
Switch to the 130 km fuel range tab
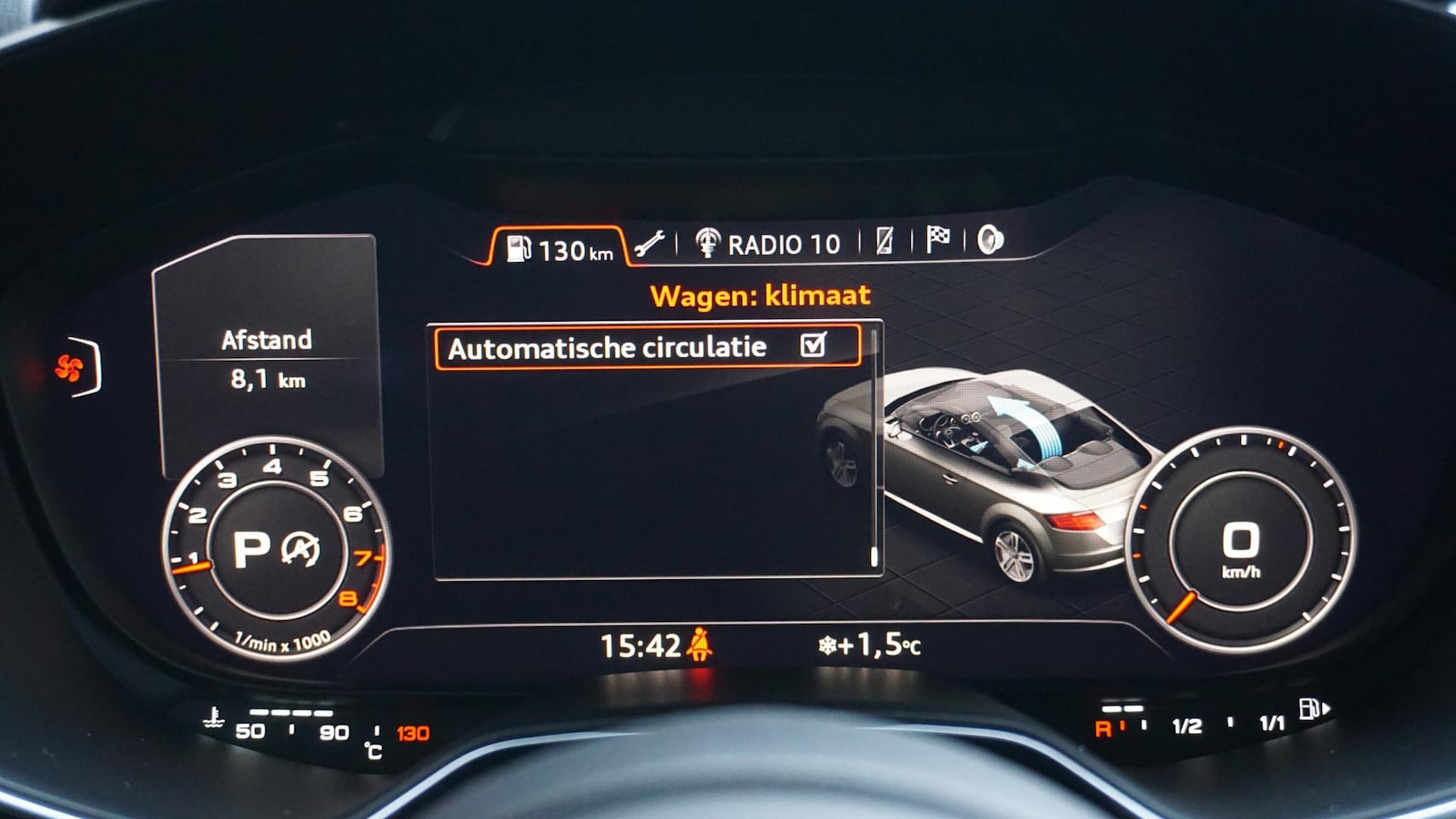[x=560, y=248]
